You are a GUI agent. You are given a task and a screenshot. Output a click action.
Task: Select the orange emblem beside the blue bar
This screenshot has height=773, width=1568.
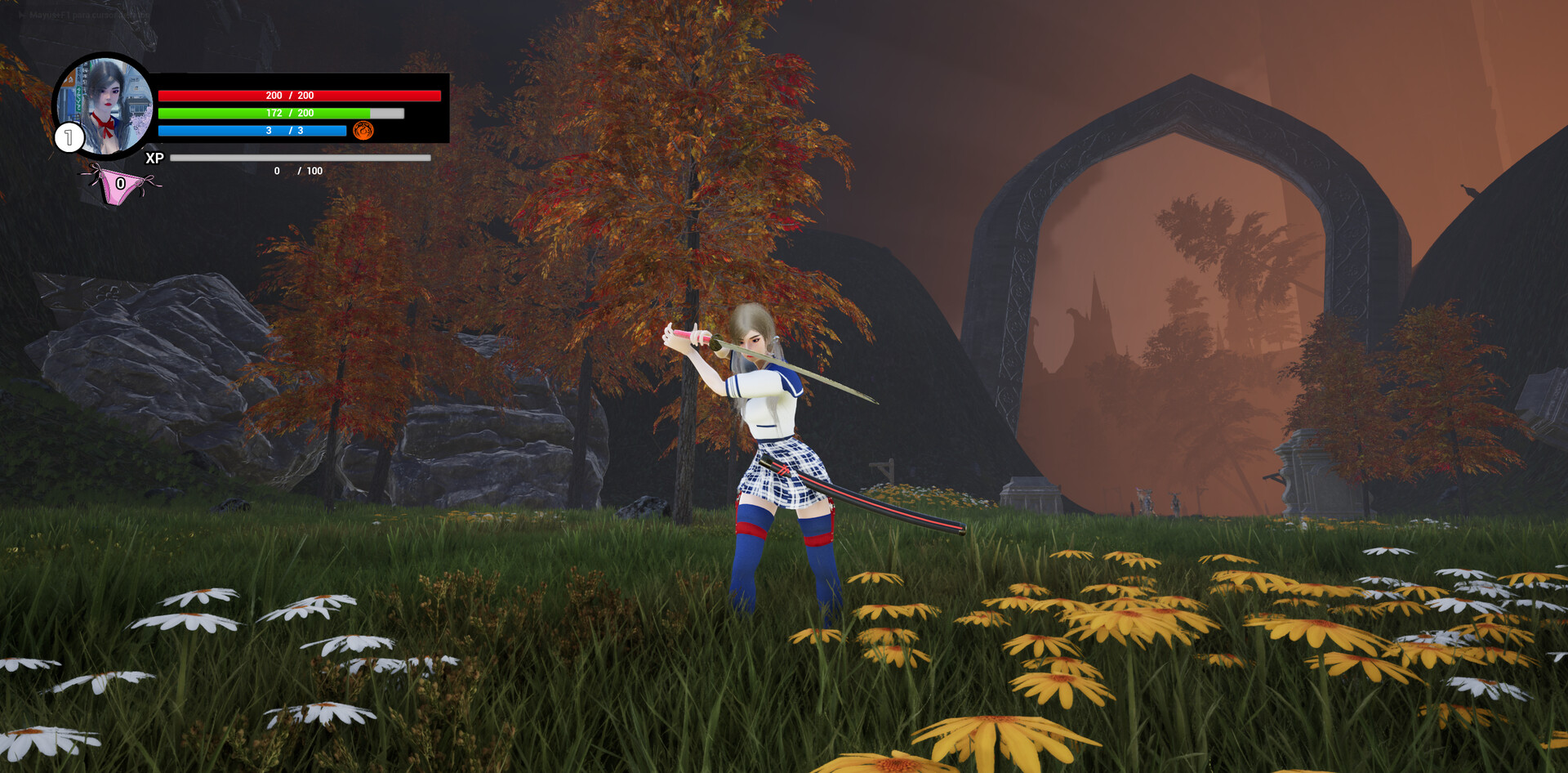pos(363,131)
